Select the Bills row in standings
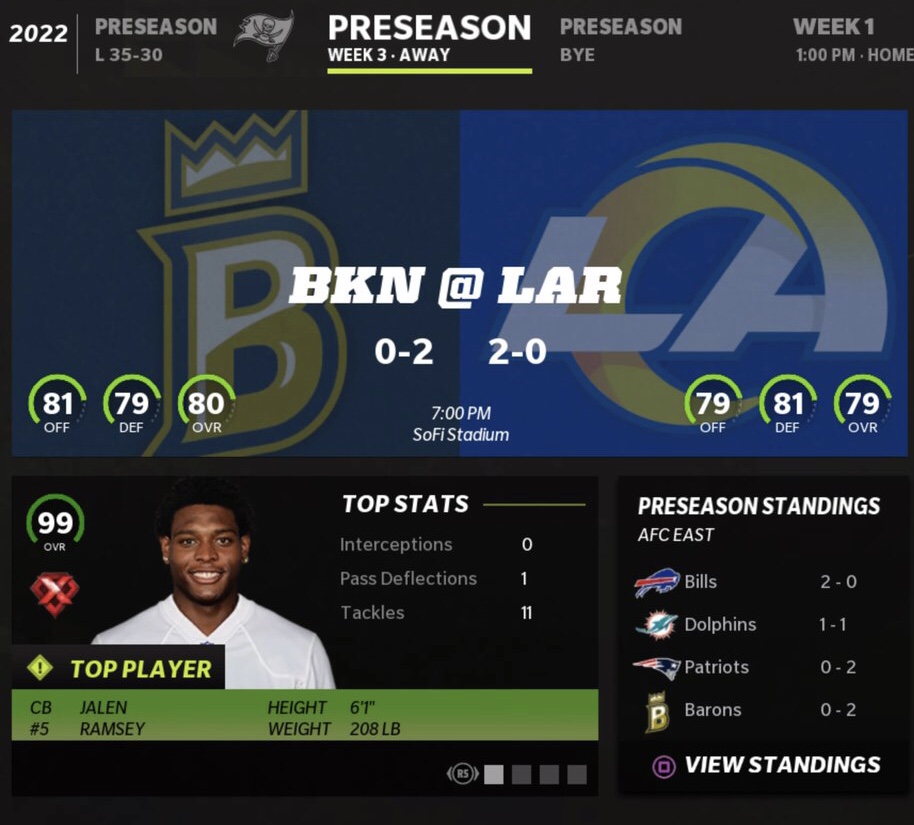 746,582
